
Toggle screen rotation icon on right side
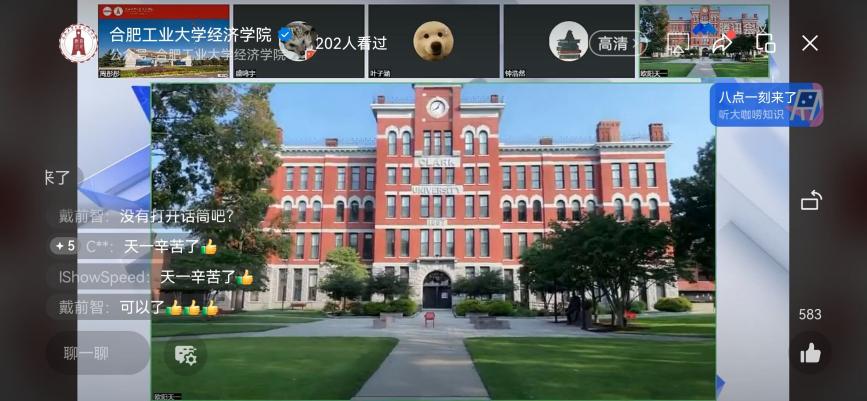click(811, 201)
